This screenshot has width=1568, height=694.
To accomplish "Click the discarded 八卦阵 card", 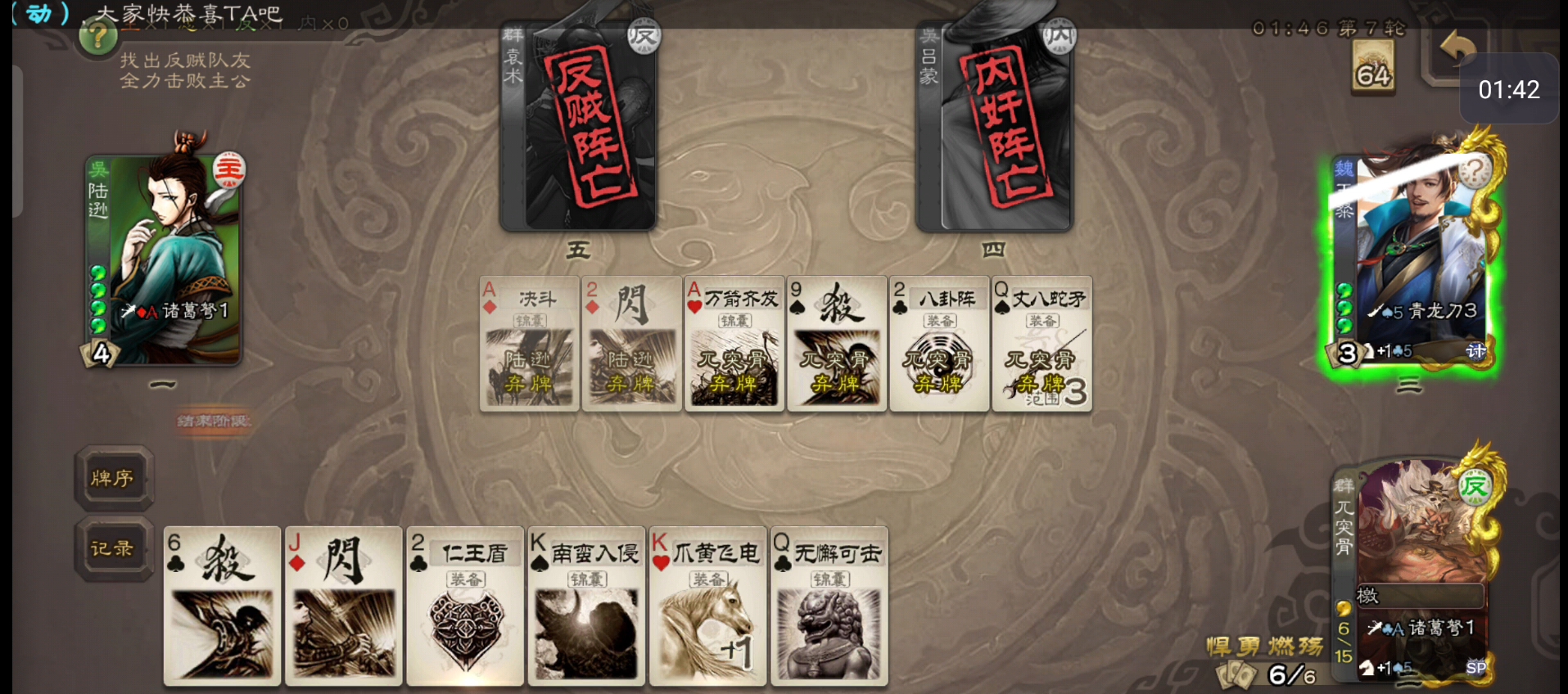I will [x=939, y=344].
